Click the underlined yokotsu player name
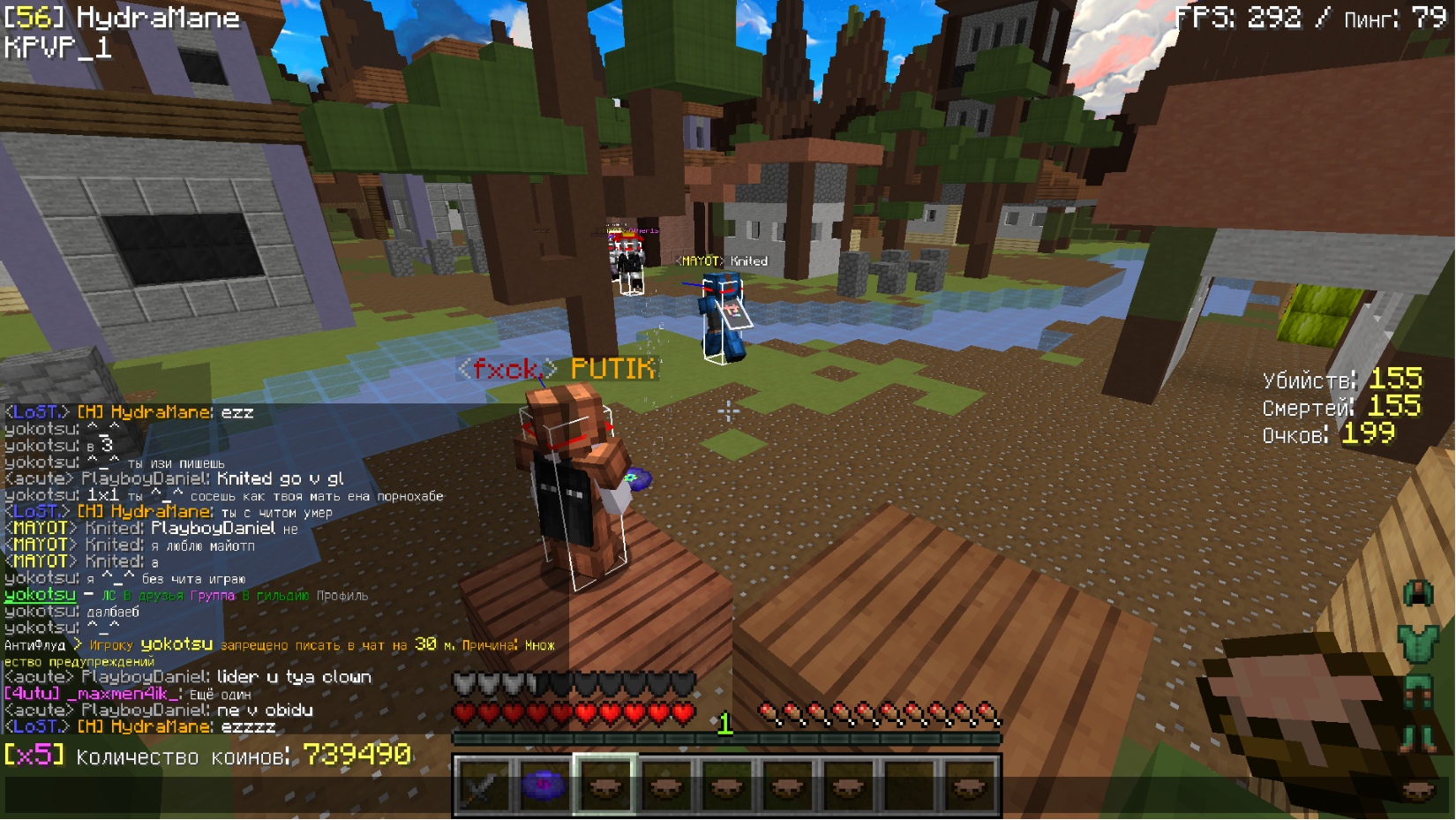Viewport: 1456px width, 820px height. (x=40, y=595)
